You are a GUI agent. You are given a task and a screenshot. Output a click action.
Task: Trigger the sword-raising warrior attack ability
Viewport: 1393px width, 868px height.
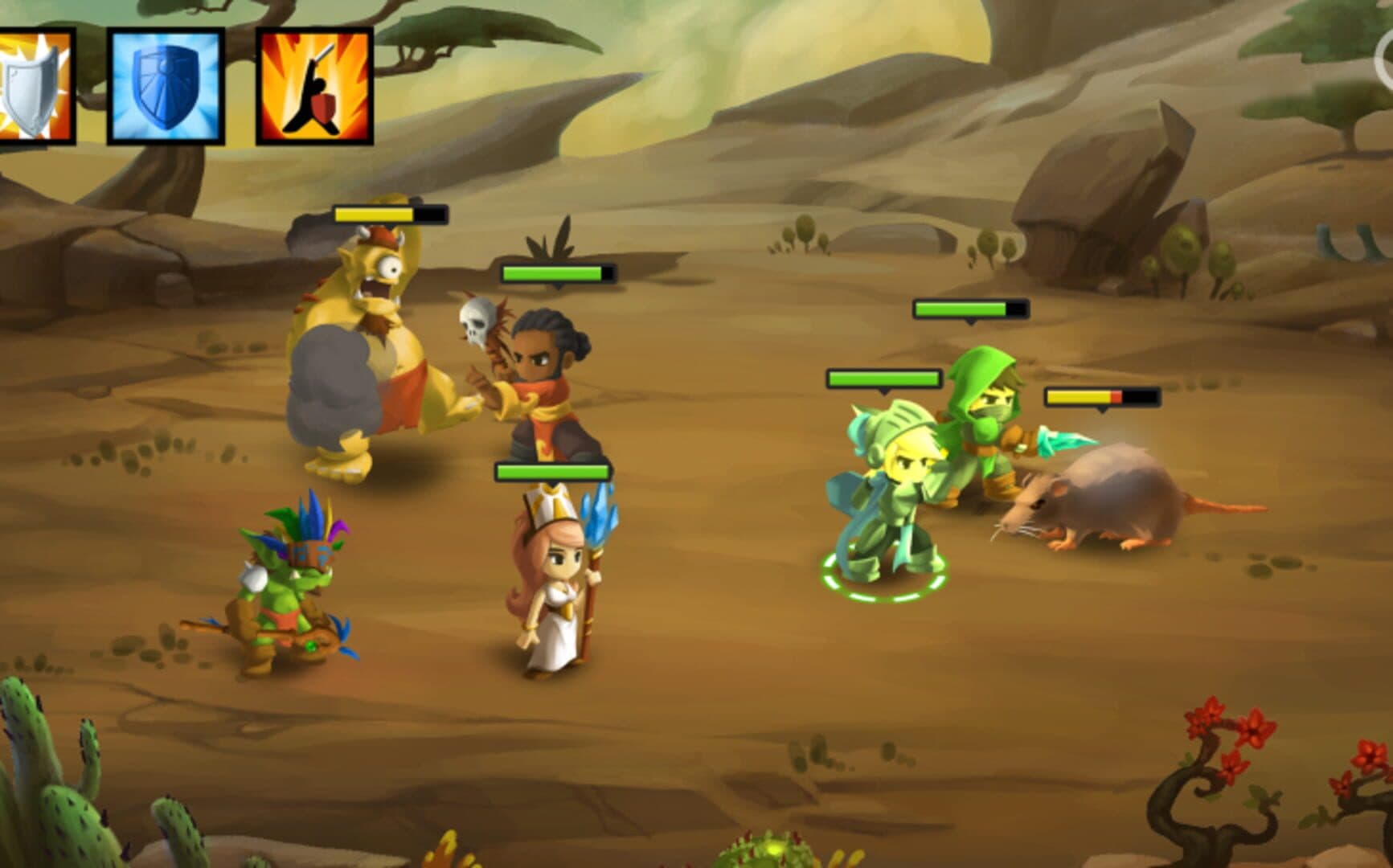tap(314, 86)
